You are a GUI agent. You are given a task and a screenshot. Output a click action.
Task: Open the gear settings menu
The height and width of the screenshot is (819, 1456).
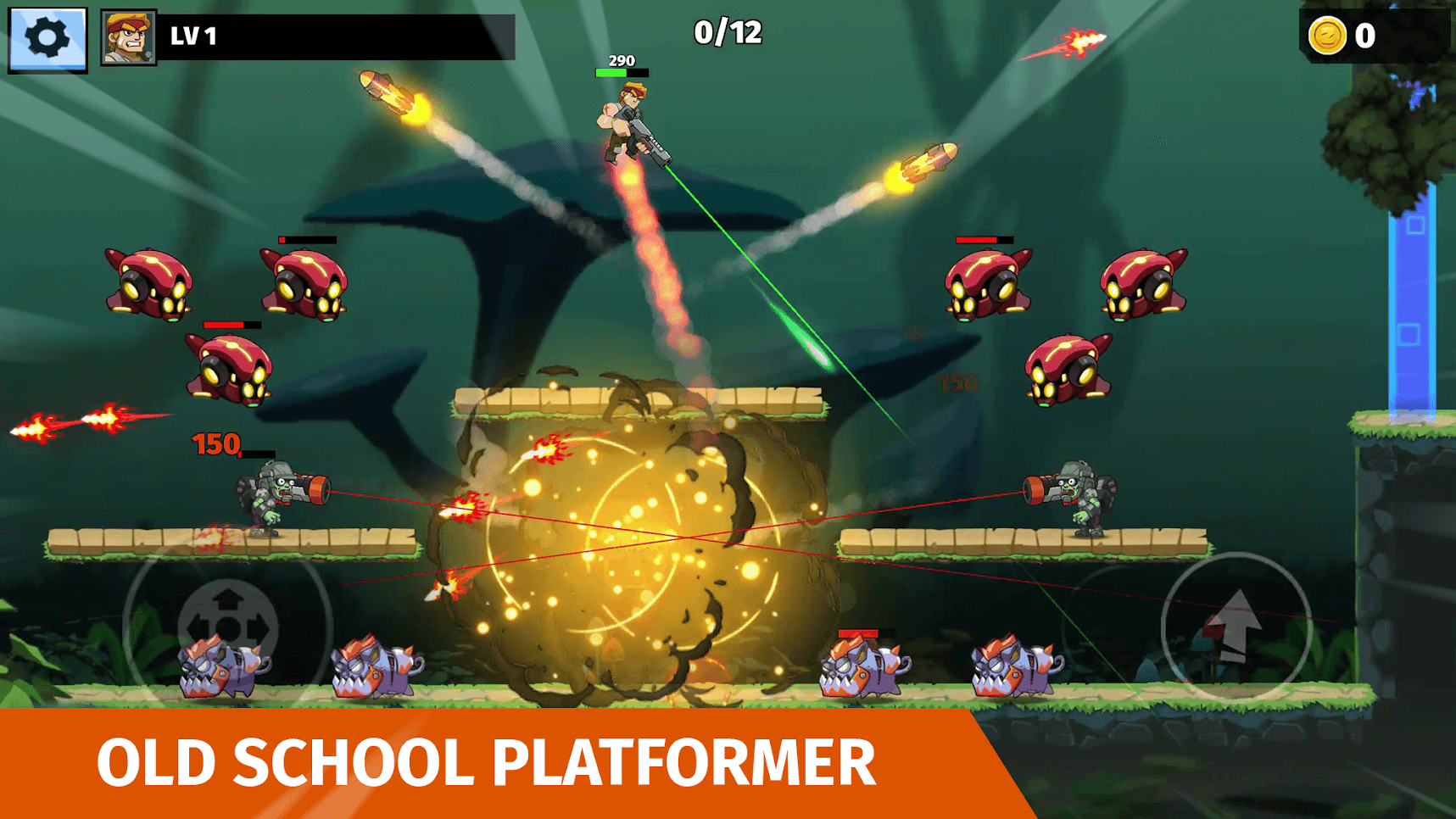47,38
